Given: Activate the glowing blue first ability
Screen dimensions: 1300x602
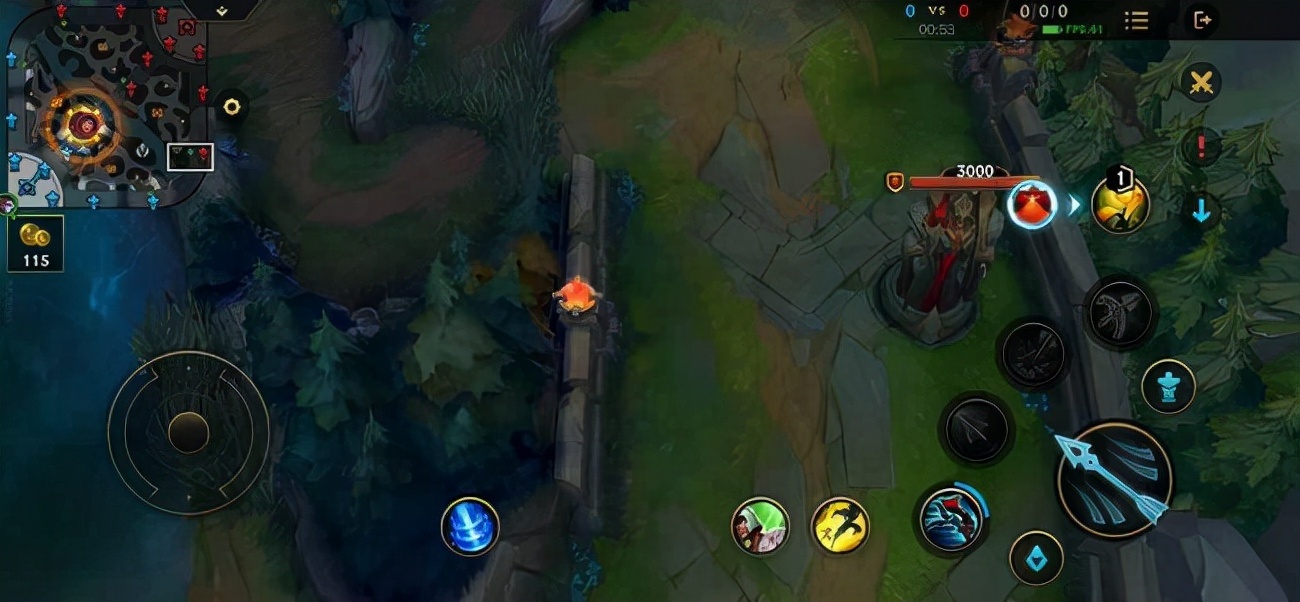Looking at the screenshot, I should 950,520.
